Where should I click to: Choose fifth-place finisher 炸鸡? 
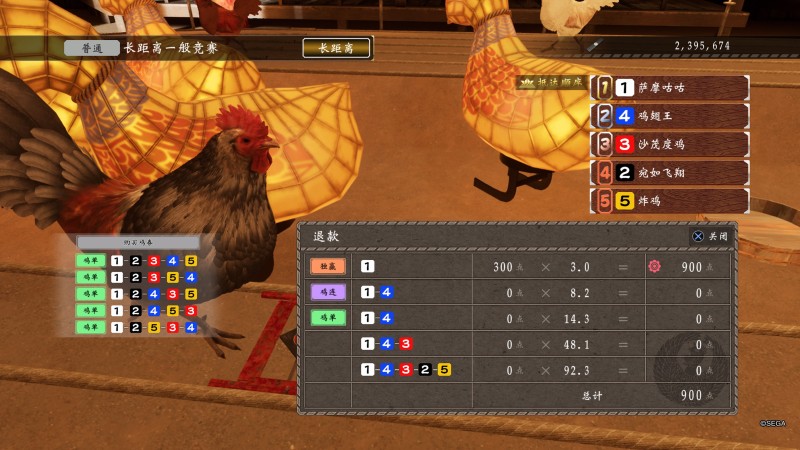point(670,200)
